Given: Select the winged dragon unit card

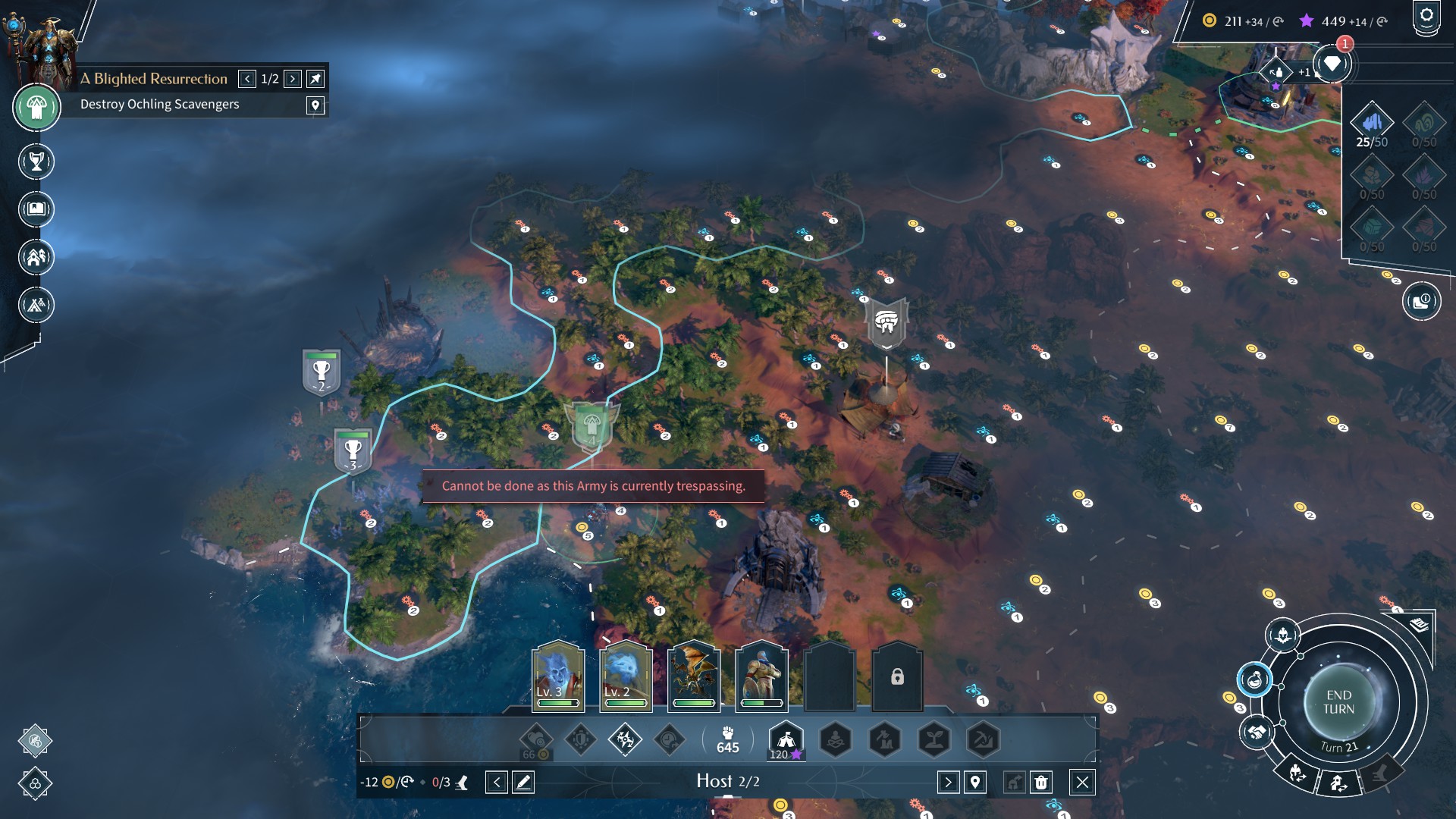Looking at the screenshot, I should click(693, 676).
